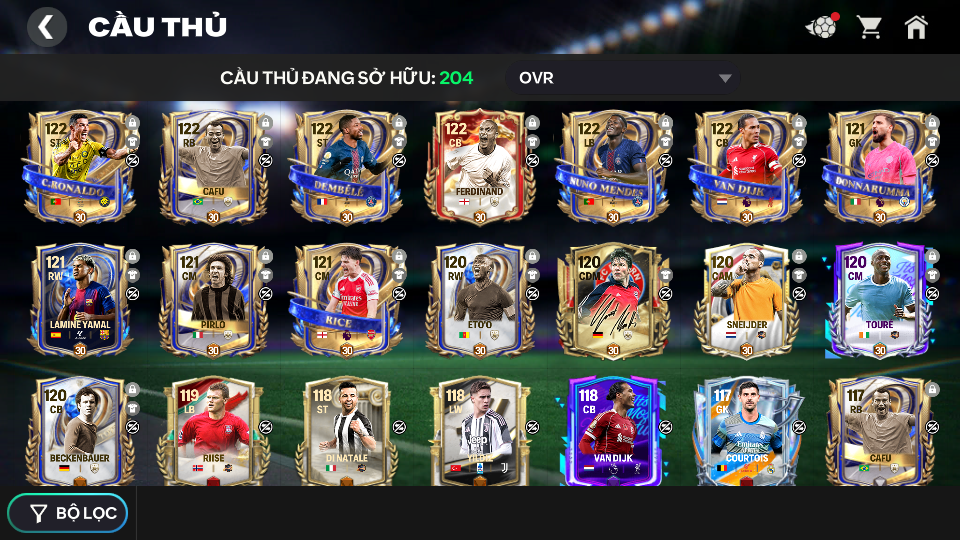Select the Rice player card

(346, 298)
